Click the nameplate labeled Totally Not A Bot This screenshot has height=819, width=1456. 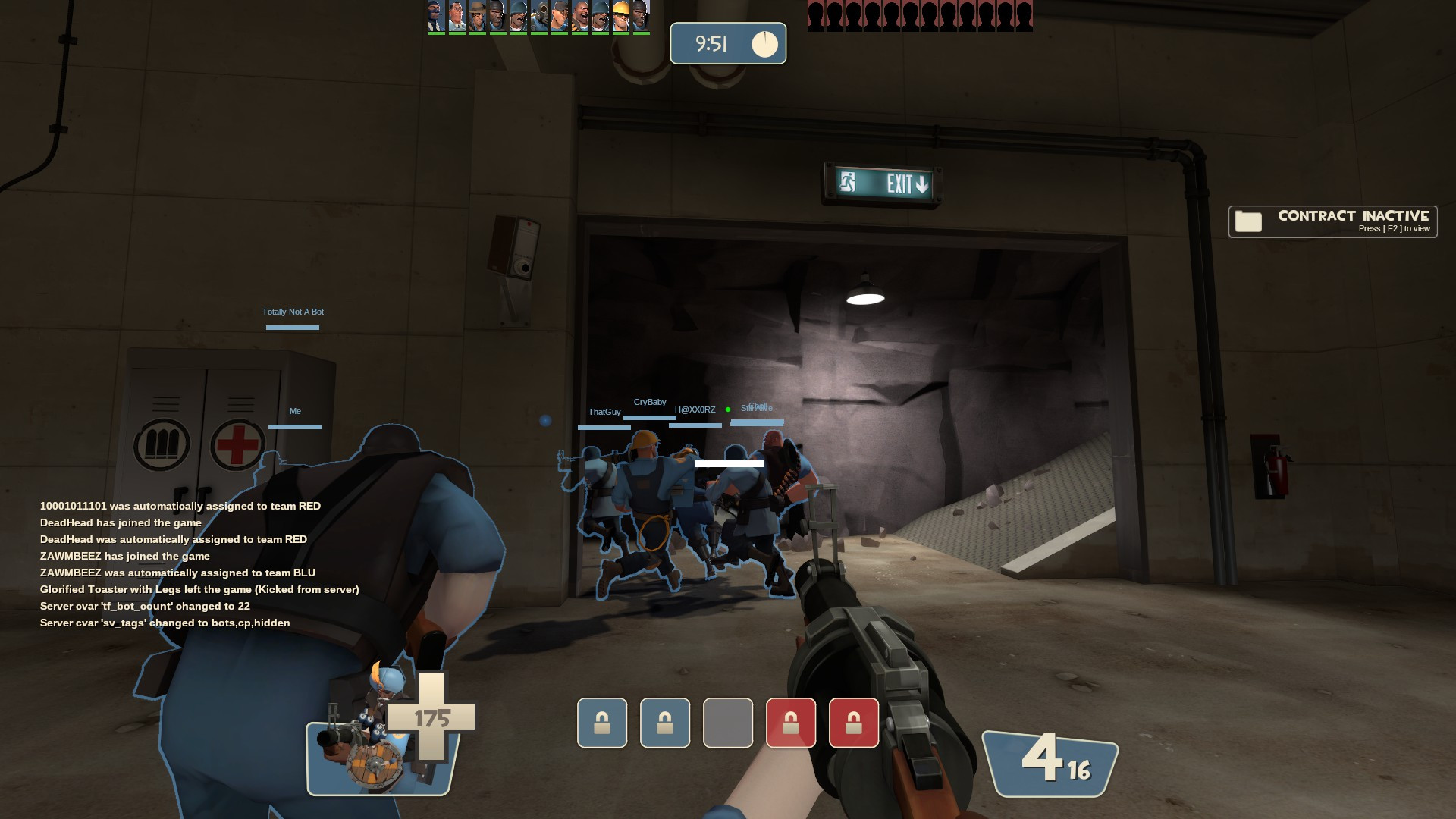[x=292, y=312]
